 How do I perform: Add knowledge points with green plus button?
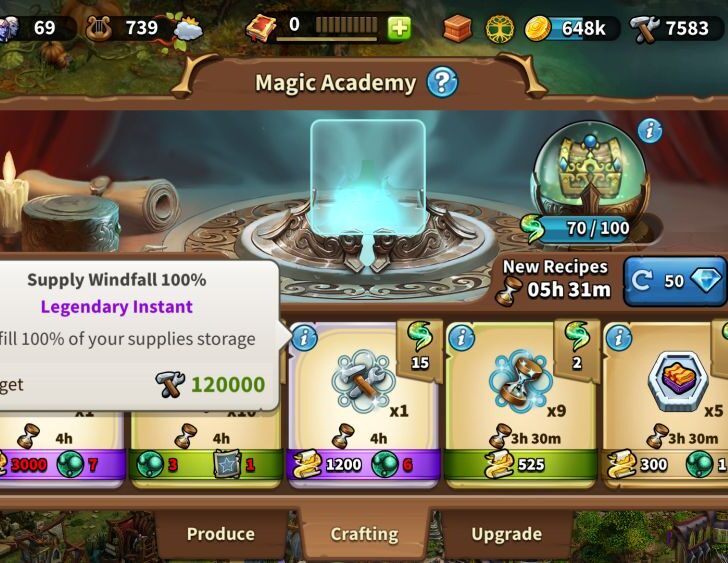(x=399, y=27)
